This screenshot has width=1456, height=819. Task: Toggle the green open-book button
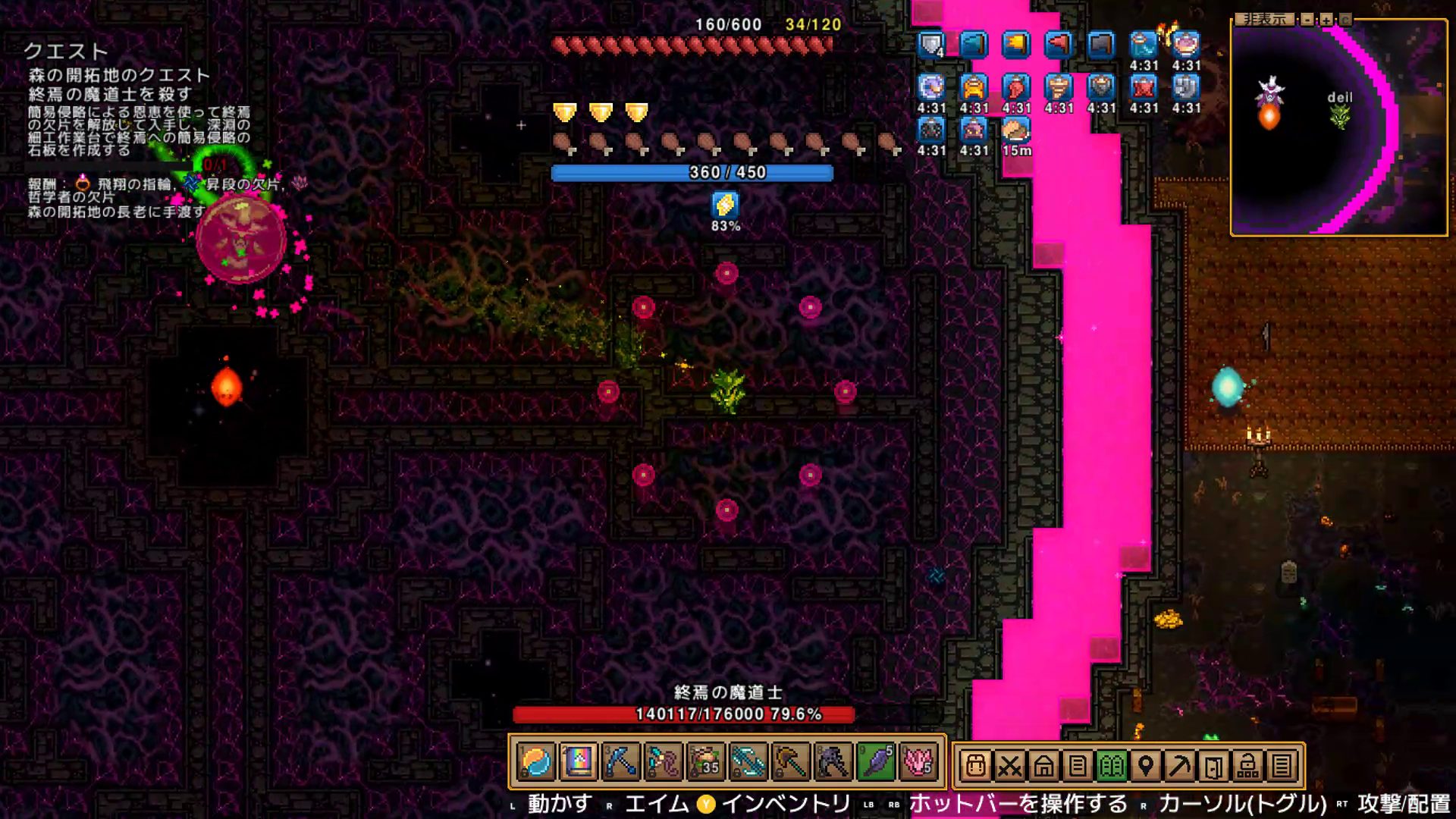click(x=1112, y=767)
